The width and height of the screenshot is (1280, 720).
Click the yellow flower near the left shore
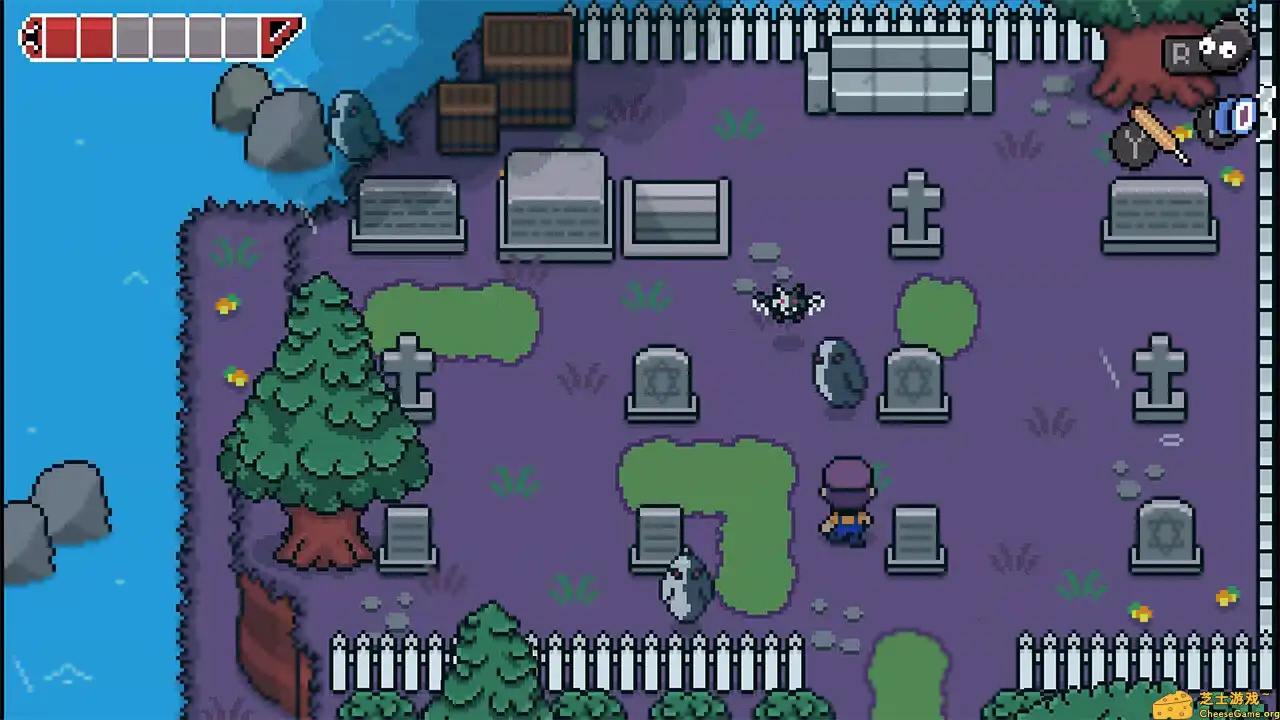227,305
